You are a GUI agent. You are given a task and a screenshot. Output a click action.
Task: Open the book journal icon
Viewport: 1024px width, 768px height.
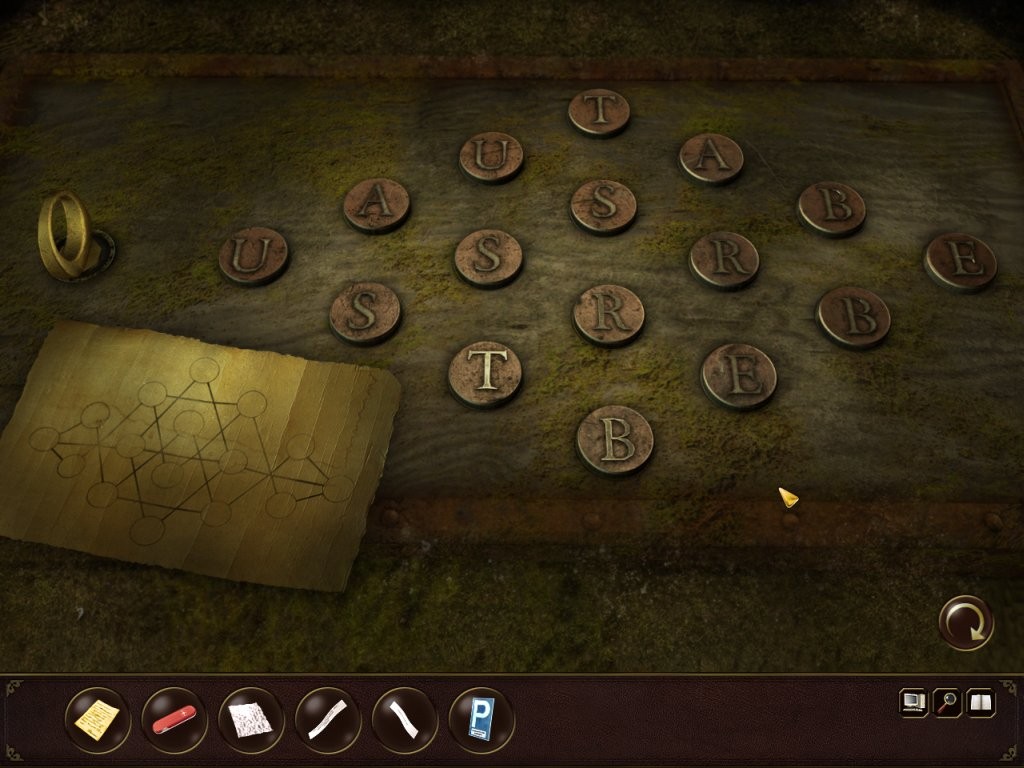(x=981, y=703)
